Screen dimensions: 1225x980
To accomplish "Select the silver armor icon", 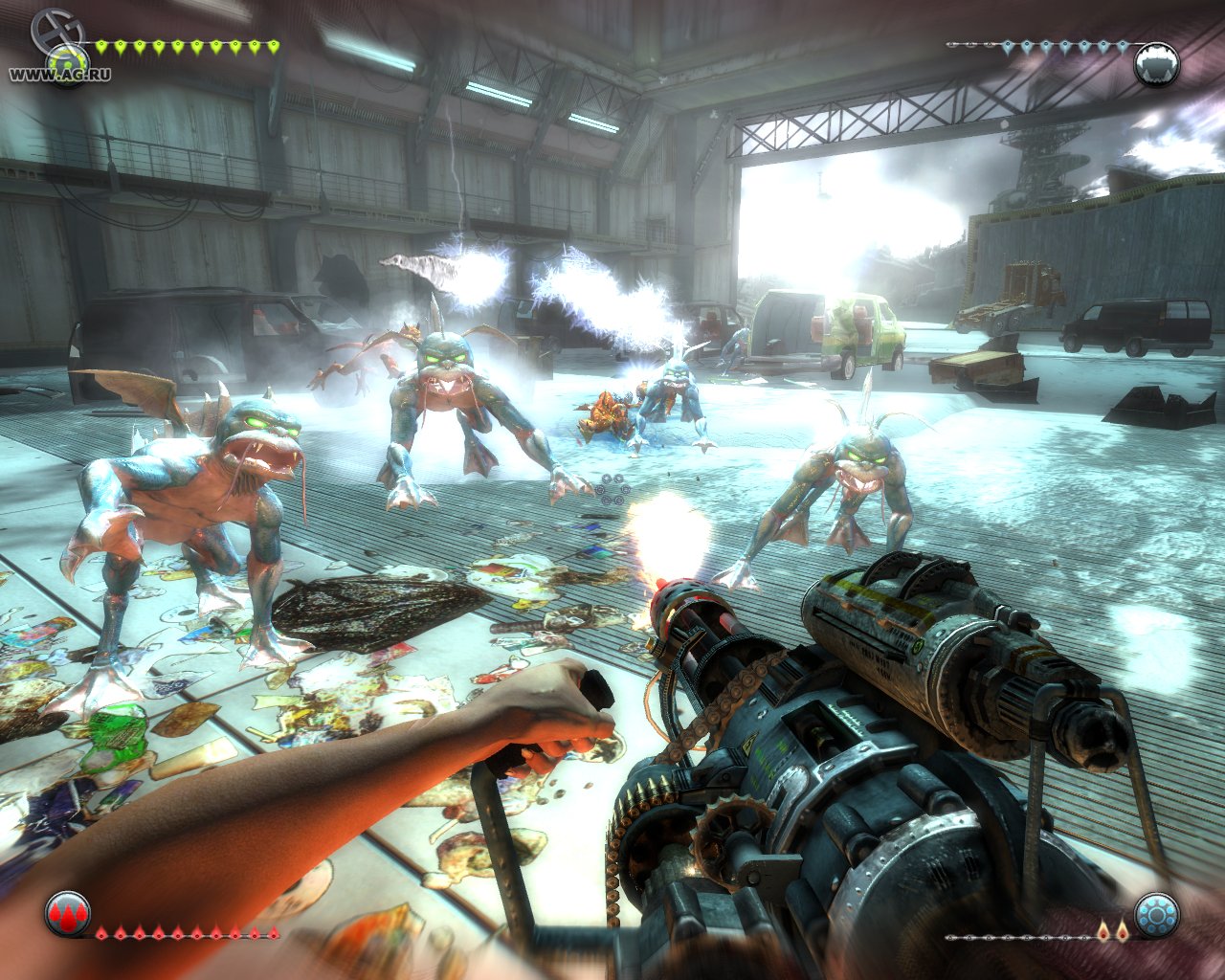I will [x=1155, y=64].
